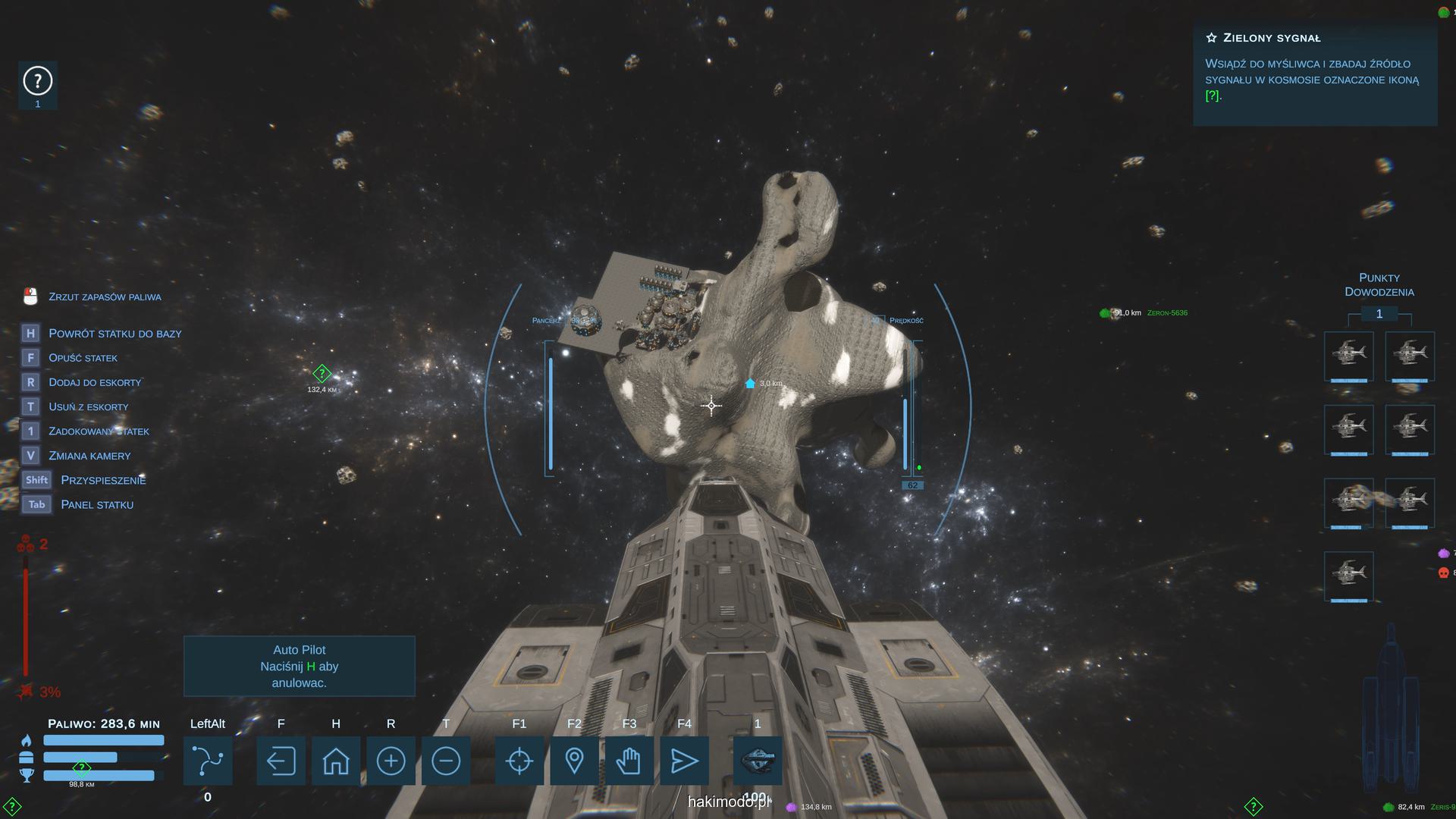This screenshot has height=819, width=1456.
Task: Select the leave ship exit-arrow button
Action: point(281,761)
